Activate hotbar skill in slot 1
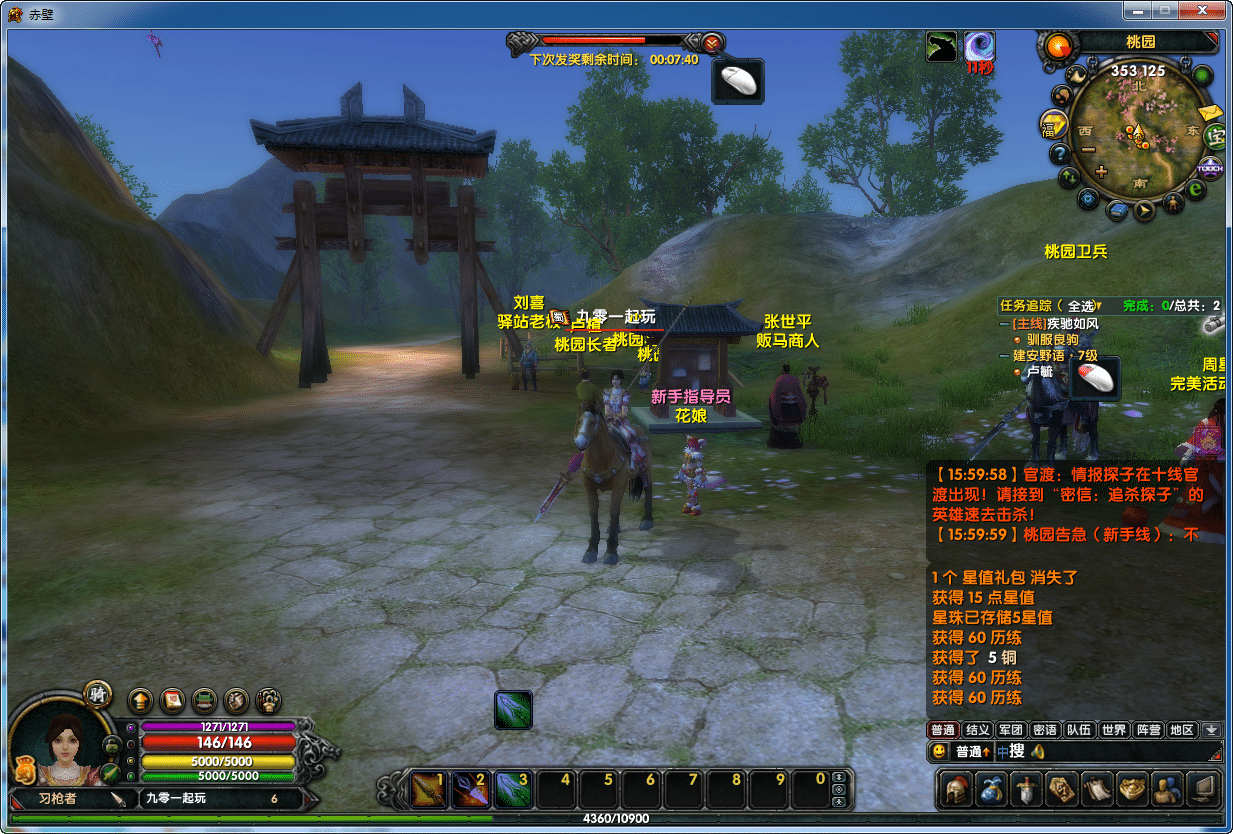Image resolution: width=1233 pixels, height=834 pixels. (430, 790)
